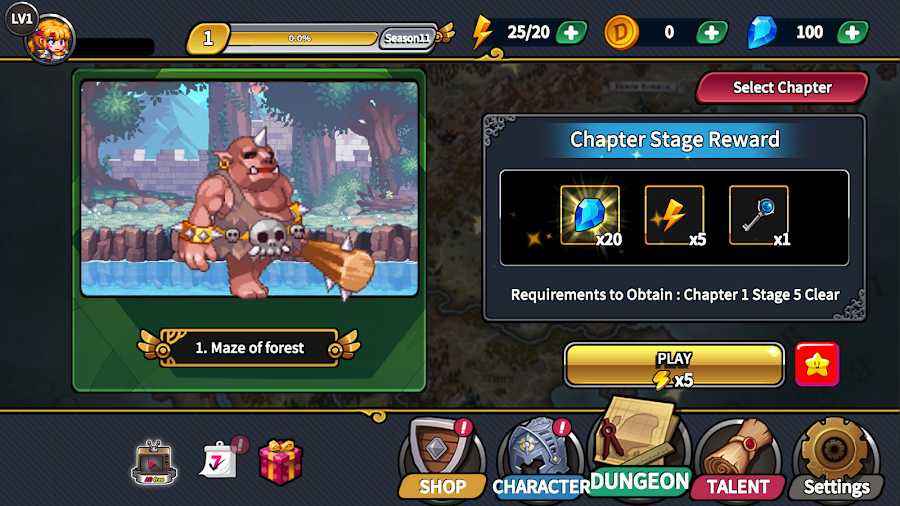900x506 pixels.
Task: Open the SHOP tab
Action: 442,459
